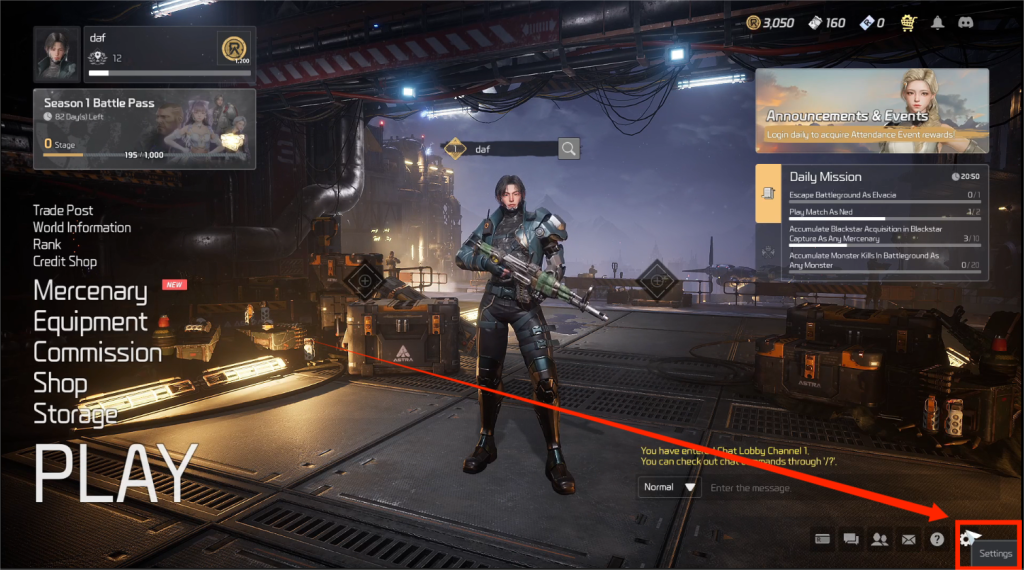Go to the Equipment menu
The image size is (1024, 570).
(90, 322)
